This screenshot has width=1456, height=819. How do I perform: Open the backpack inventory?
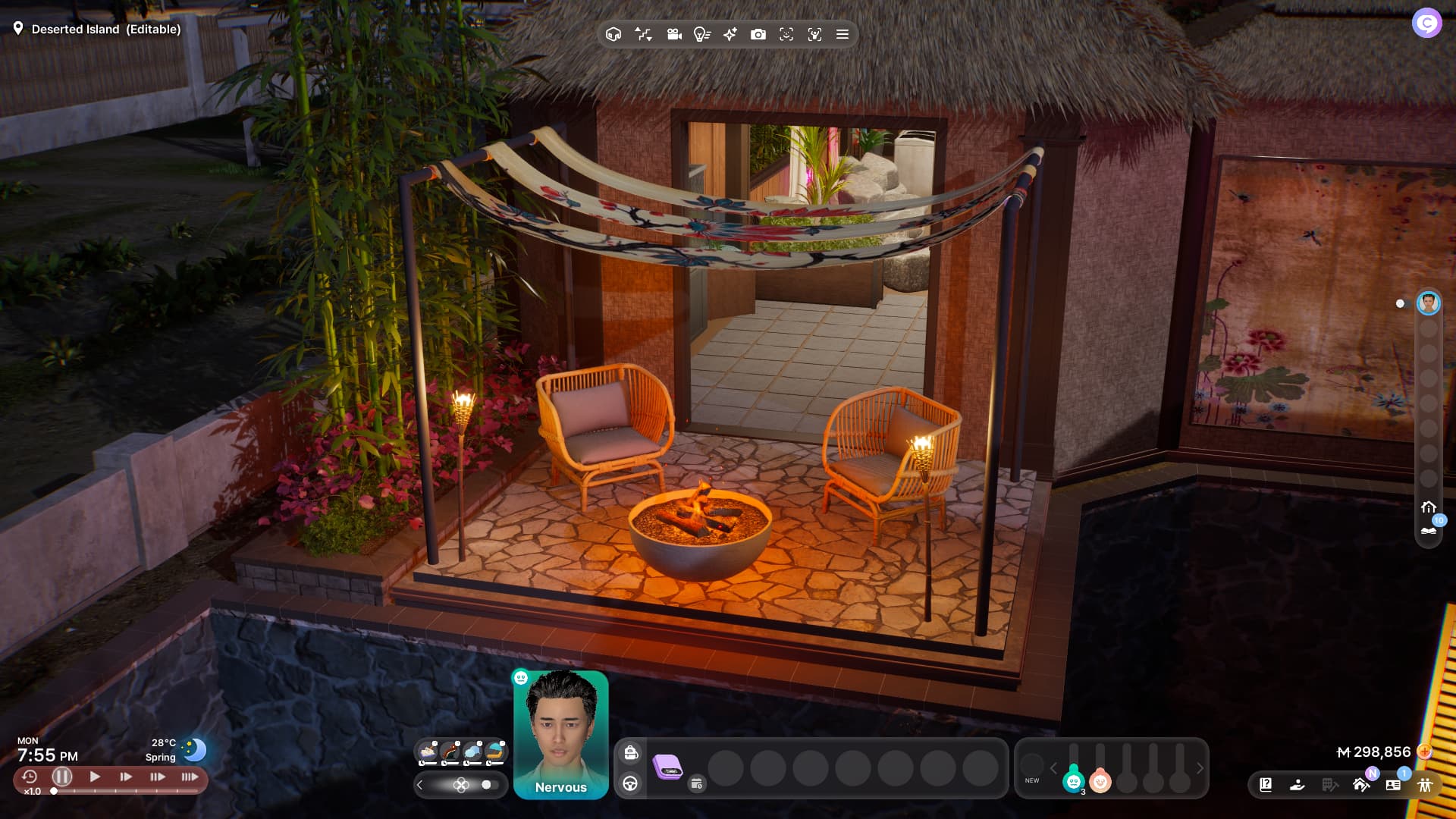(630, 752)
